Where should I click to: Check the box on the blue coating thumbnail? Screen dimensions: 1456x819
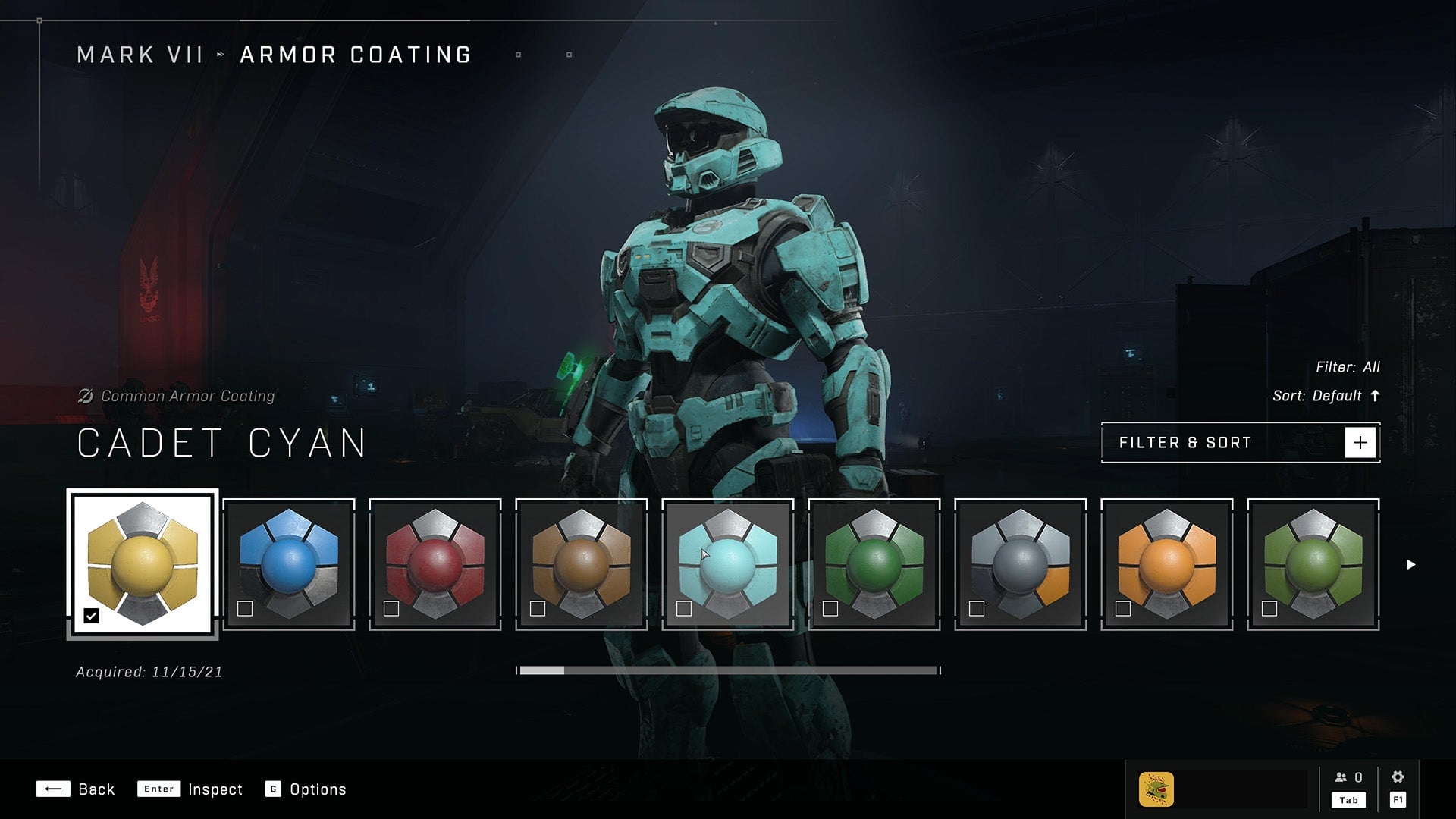tap(246, 609)
